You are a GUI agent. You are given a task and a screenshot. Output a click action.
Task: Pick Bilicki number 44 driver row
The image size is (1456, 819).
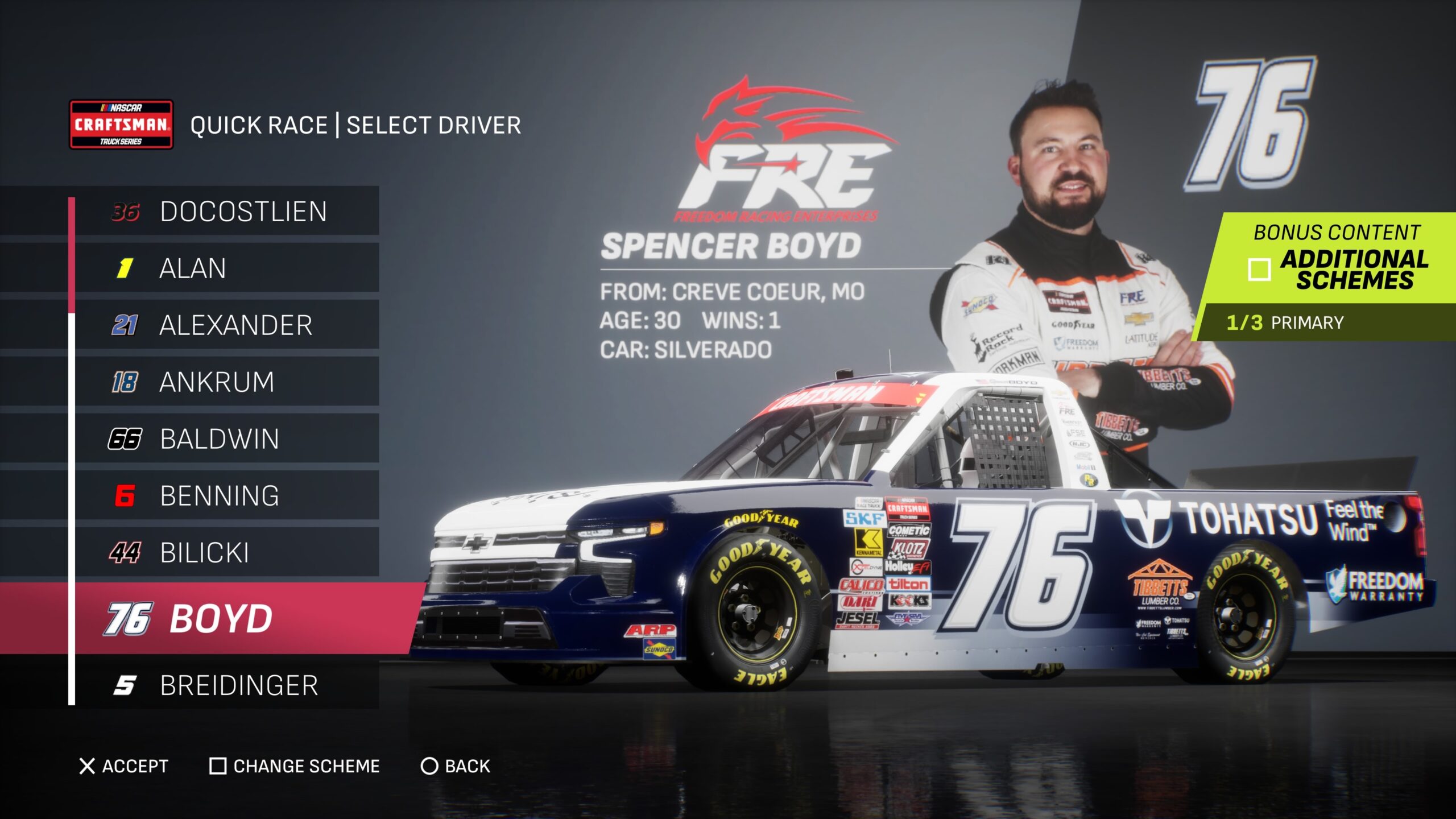coord(227,552)
